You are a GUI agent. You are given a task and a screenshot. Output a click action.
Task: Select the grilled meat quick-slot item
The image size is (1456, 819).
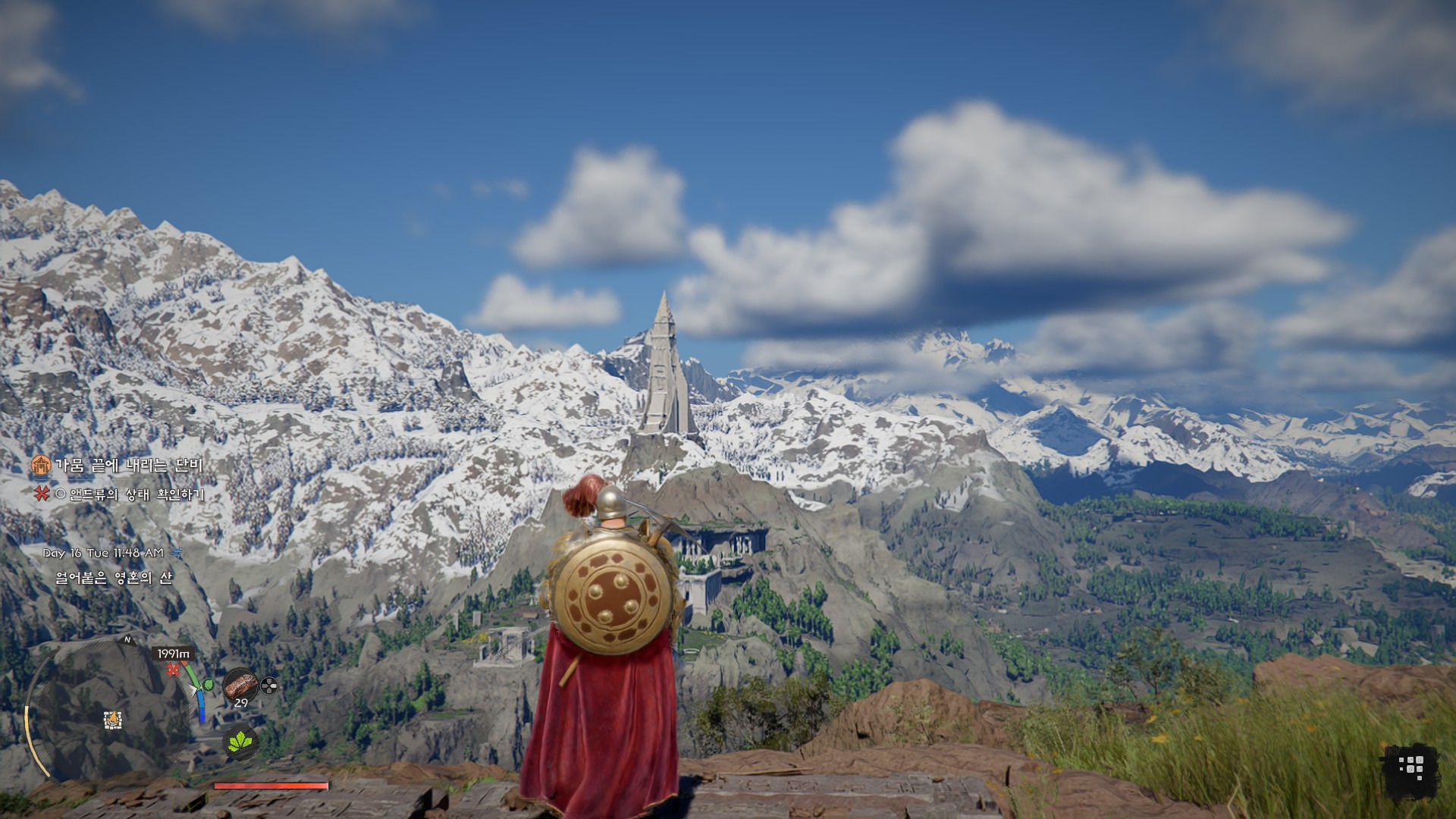(240, 685)
